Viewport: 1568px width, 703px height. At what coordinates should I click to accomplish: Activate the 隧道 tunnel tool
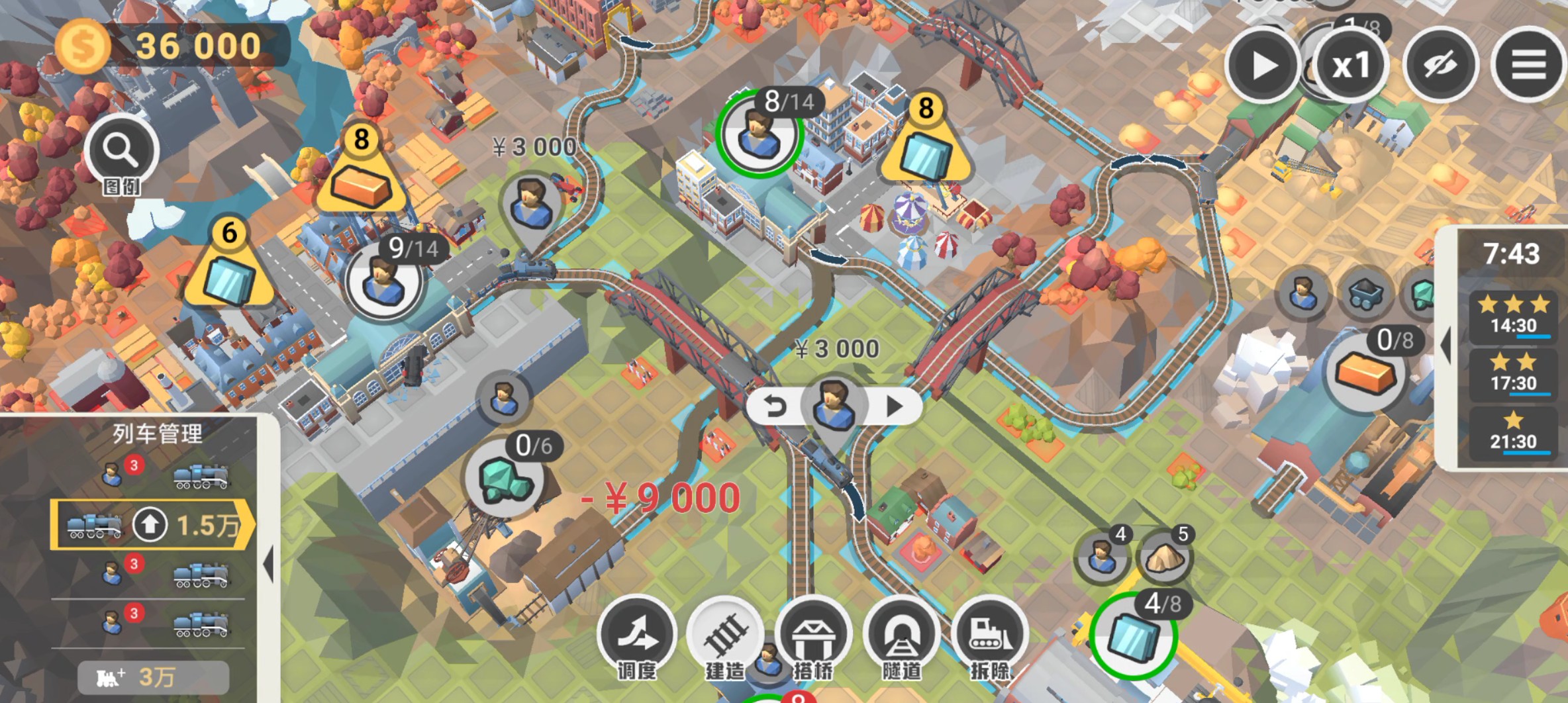coord(901,634)
